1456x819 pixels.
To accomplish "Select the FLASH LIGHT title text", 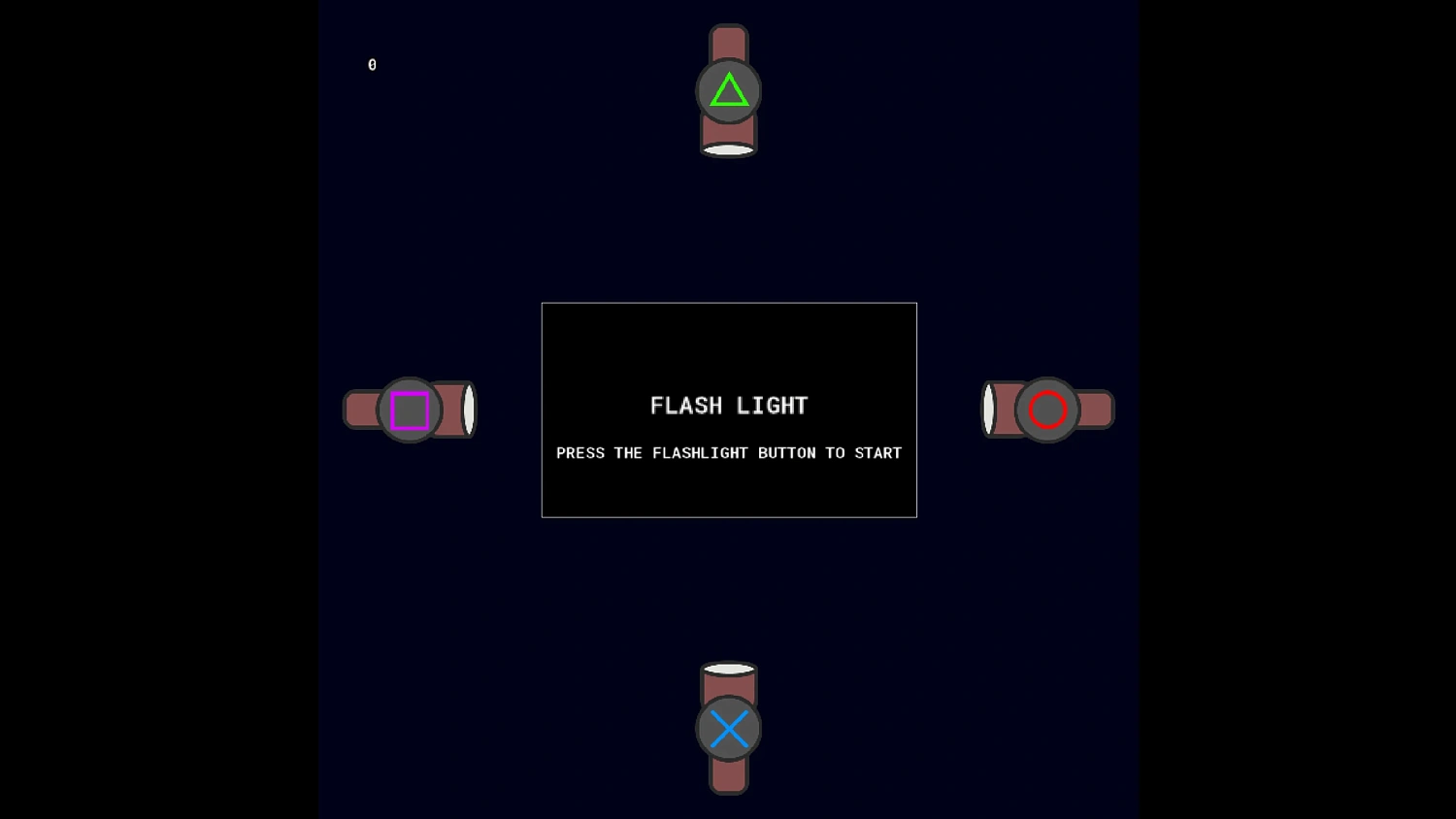I will [729, 406].
